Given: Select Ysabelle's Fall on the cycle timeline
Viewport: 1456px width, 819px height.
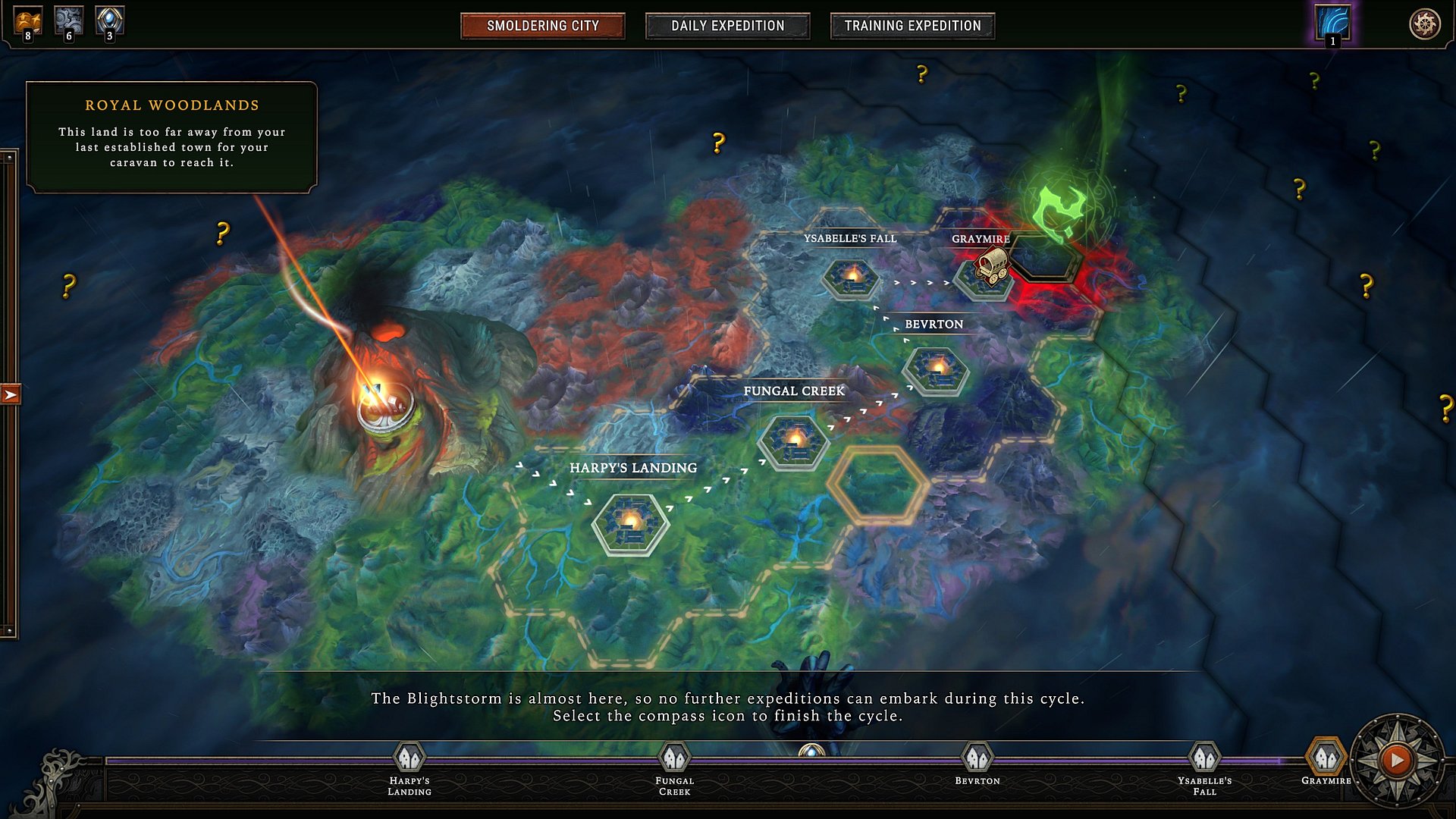Looking at the screenshot, I should [x=1204, y=758].
